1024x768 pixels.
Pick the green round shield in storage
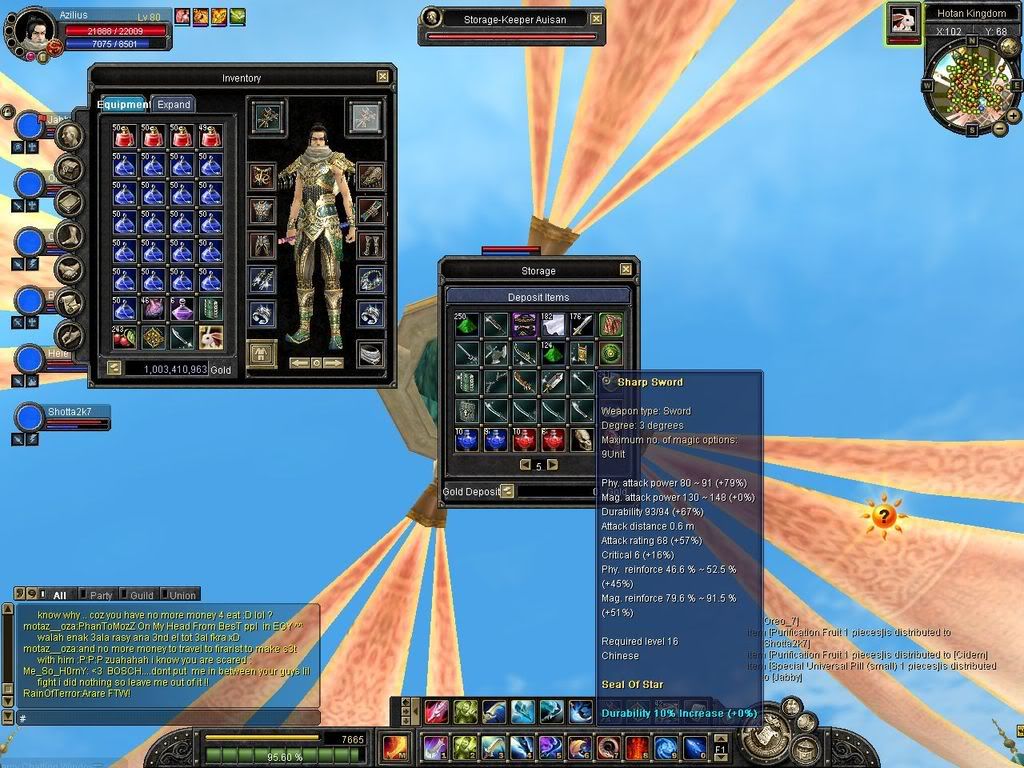610,353
